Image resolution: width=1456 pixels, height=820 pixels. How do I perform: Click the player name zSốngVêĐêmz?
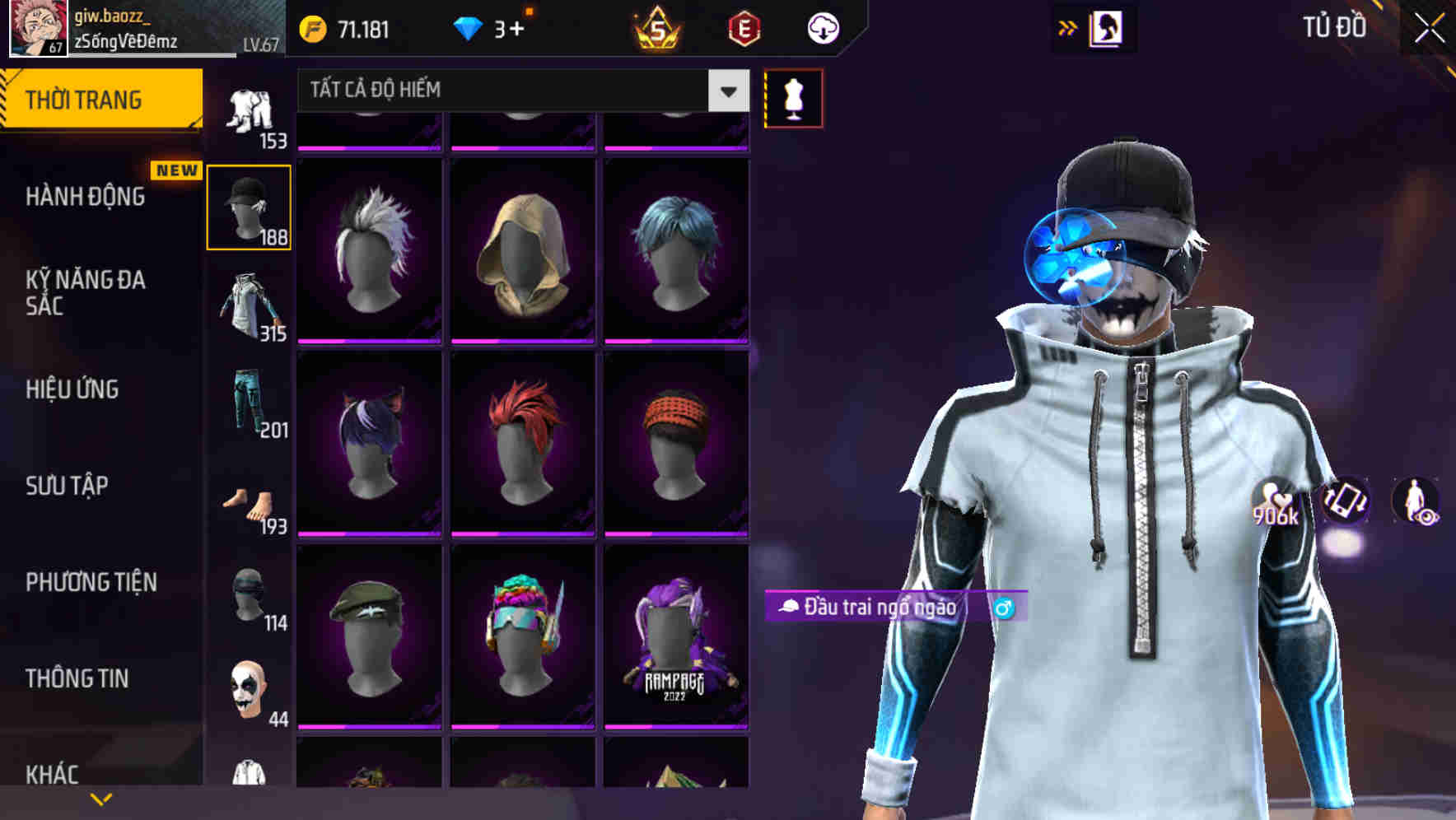pyautogui.click(x=128, y=41)
